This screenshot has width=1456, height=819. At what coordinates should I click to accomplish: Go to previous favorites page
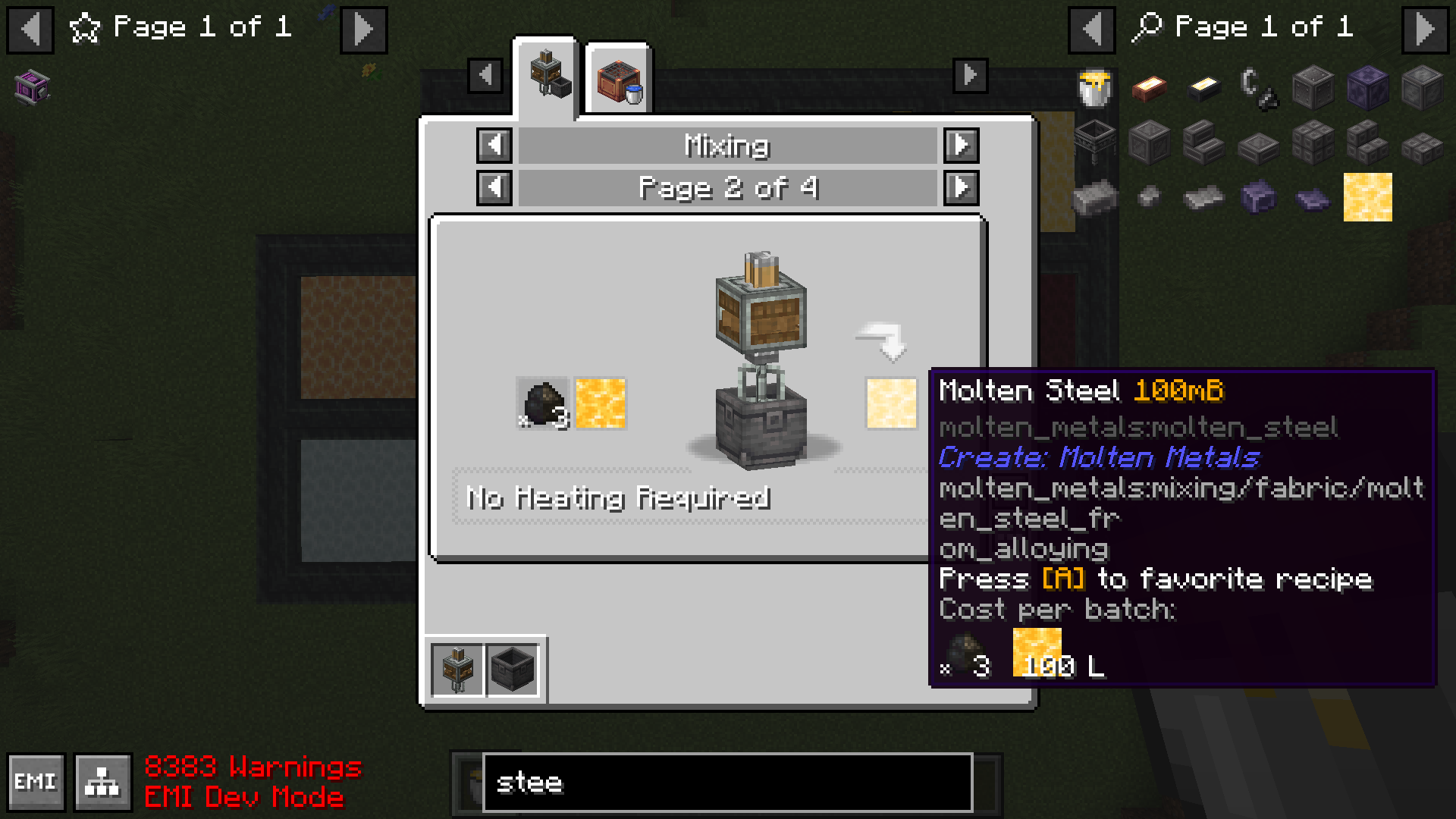coord(30,30)
